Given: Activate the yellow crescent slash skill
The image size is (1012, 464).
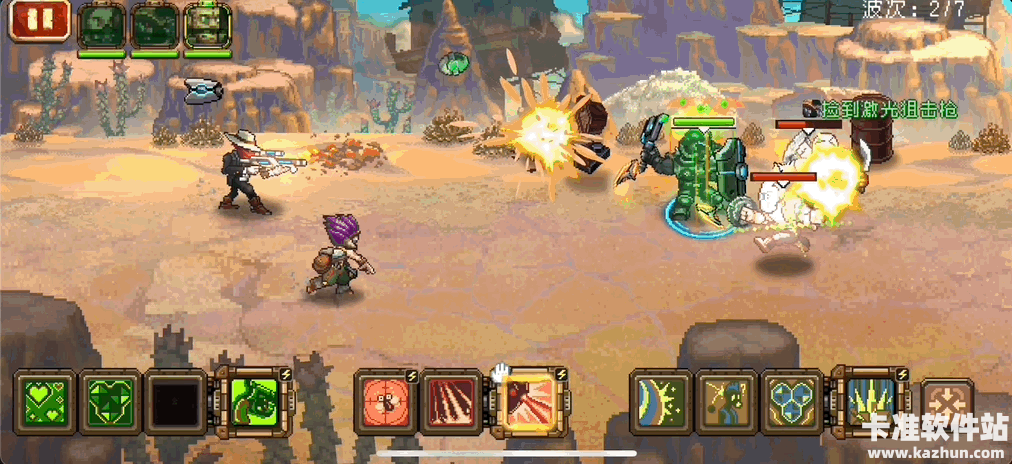Looking at the screenshot, I should [662, 403].
